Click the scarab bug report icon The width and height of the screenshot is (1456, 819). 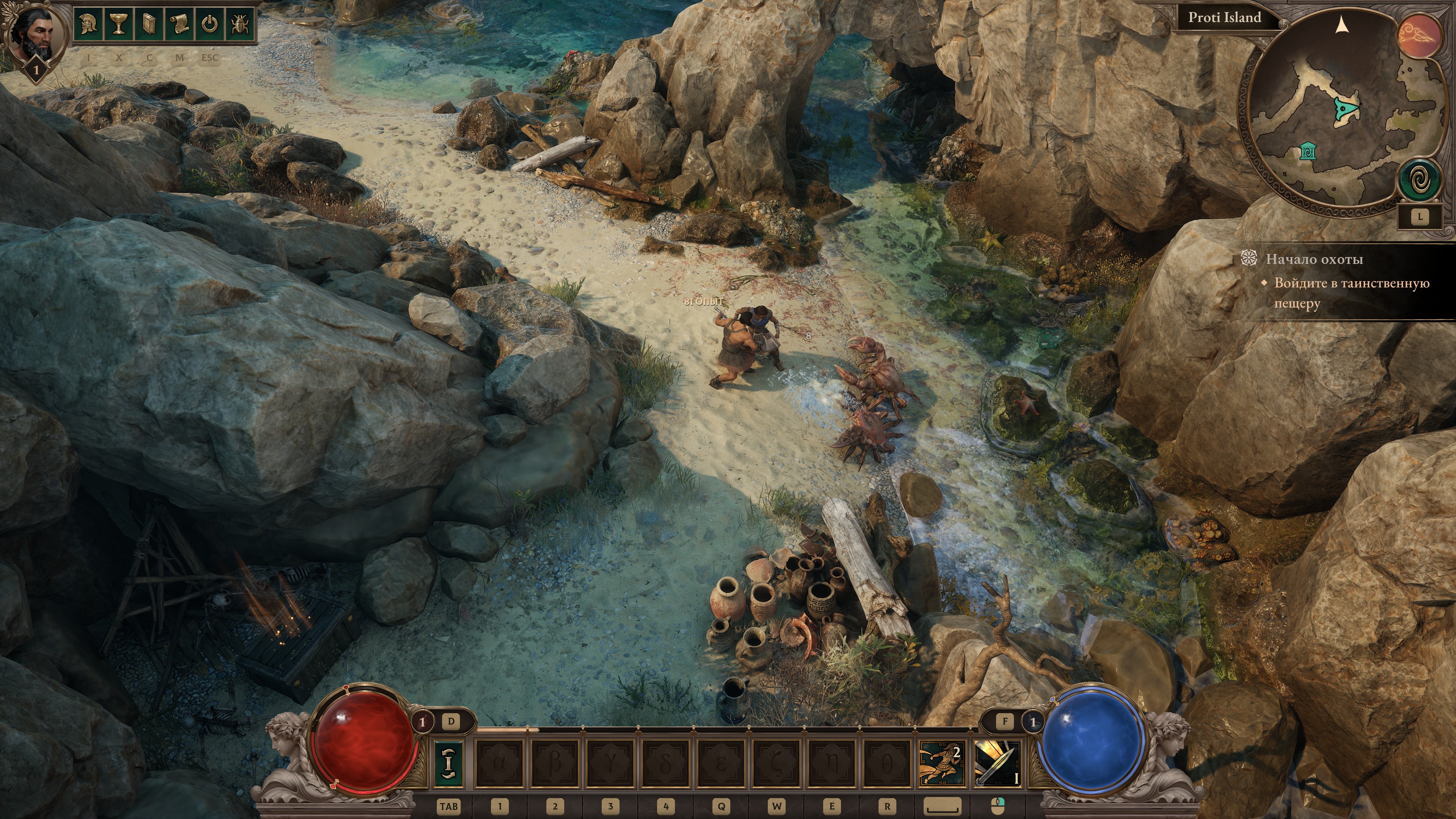click(240, 24)
